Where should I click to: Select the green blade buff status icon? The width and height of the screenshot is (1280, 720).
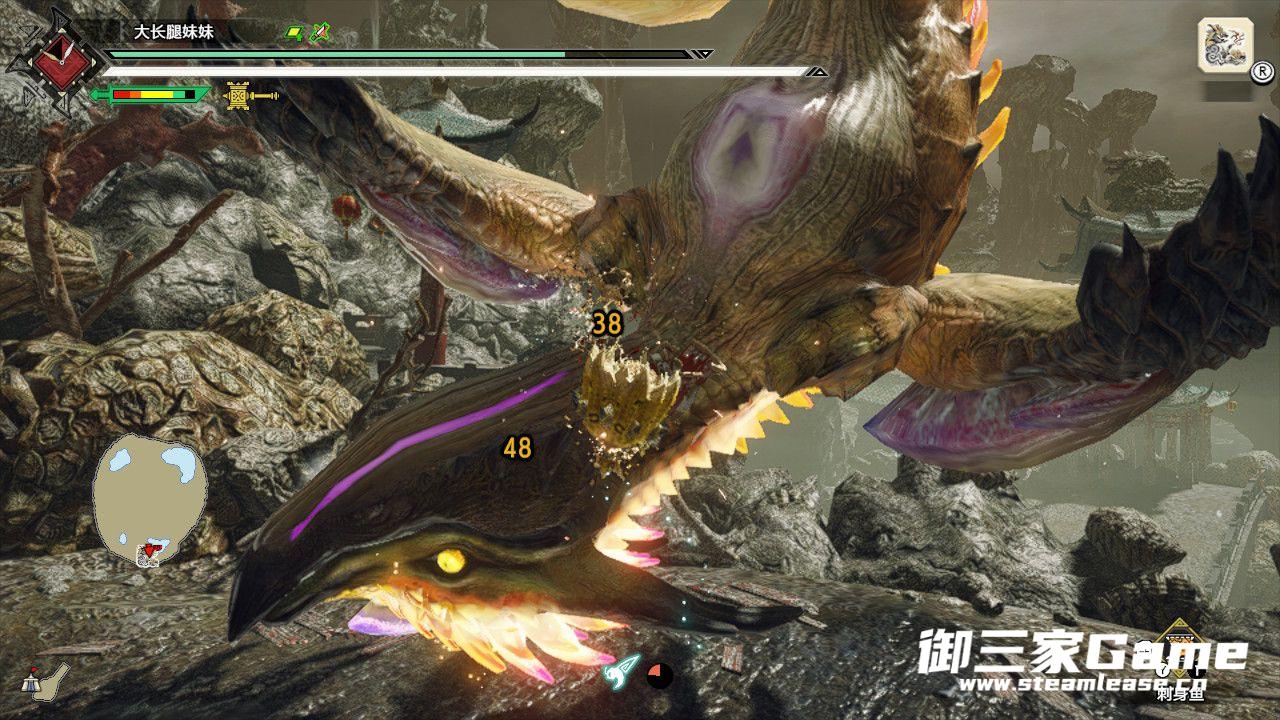(320, 33)
